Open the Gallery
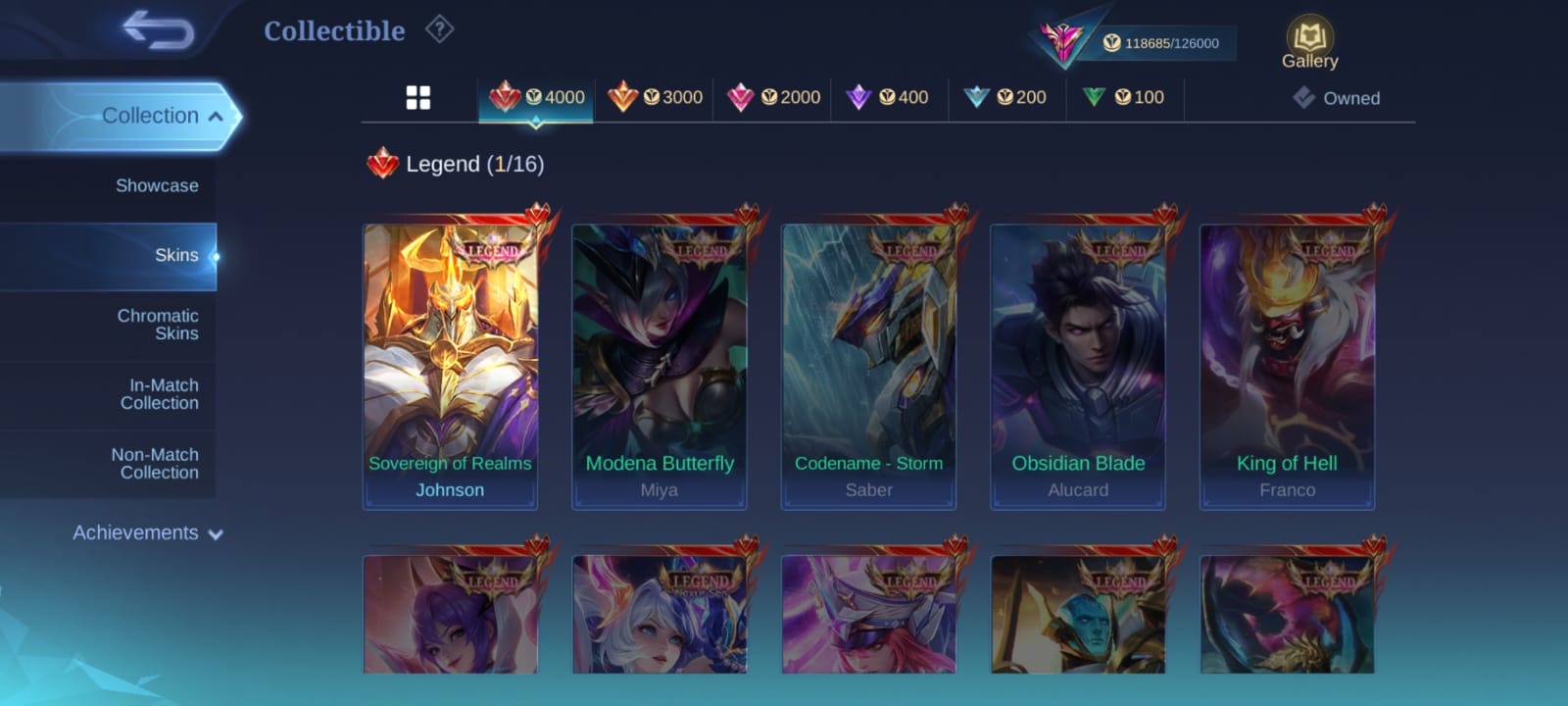The image size is (1568, 706). click(1309, 44)
